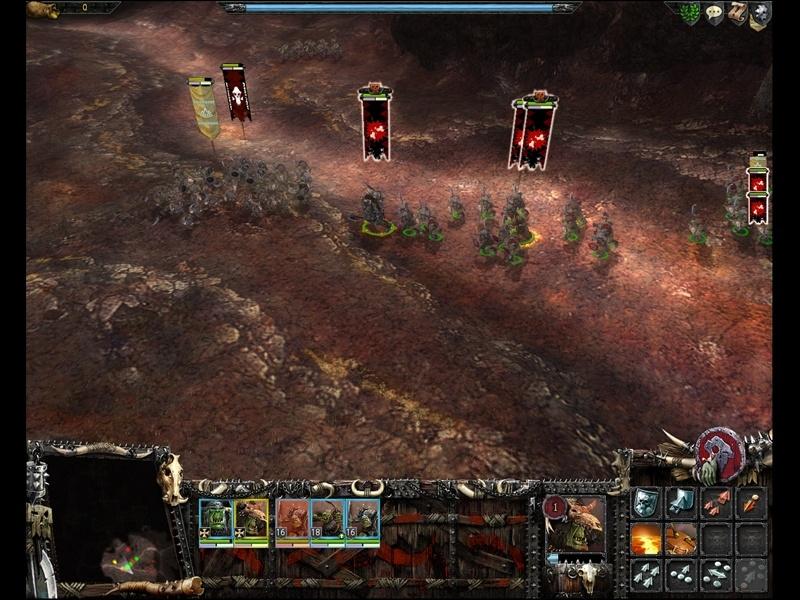Use the single flaming arrow command
800x600 pixels.
[750, 503]
